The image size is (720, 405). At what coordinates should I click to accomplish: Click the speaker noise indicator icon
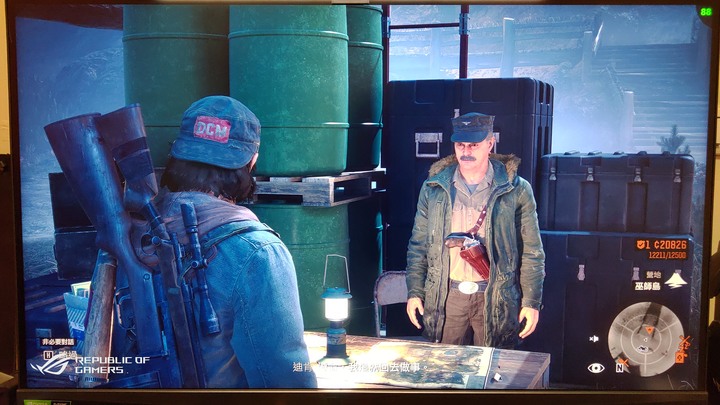pyautogui.click(x=596, y=339)
